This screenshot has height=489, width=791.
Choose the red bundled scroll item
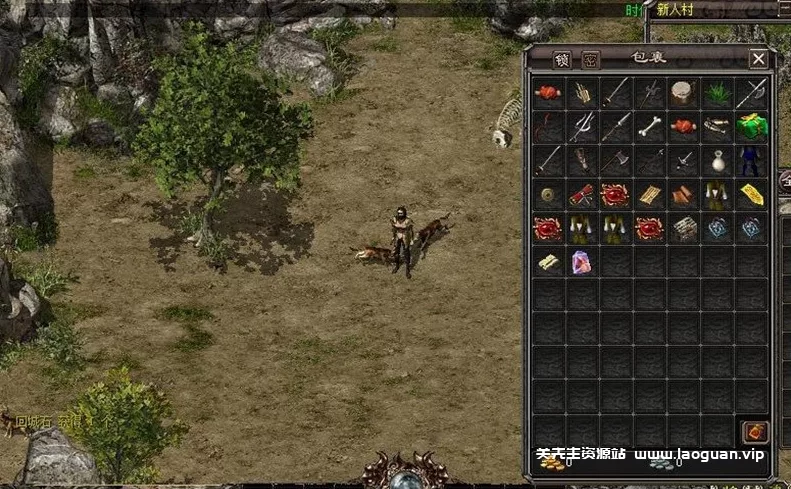pos(581,195)
